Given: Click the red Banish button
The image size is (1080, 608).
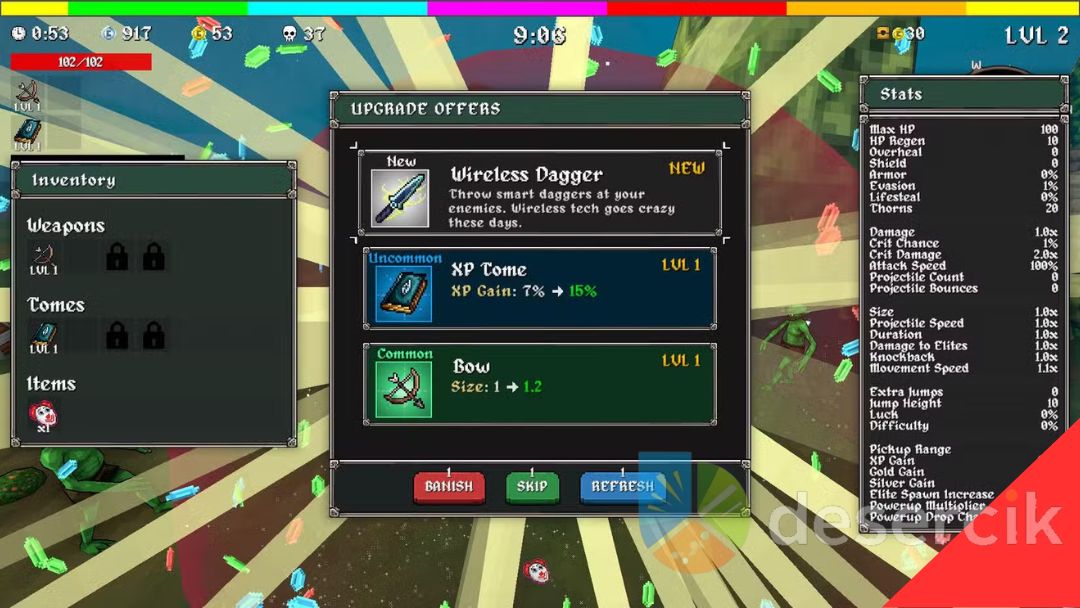Looking at the screenshot, I should coord(448,487).
